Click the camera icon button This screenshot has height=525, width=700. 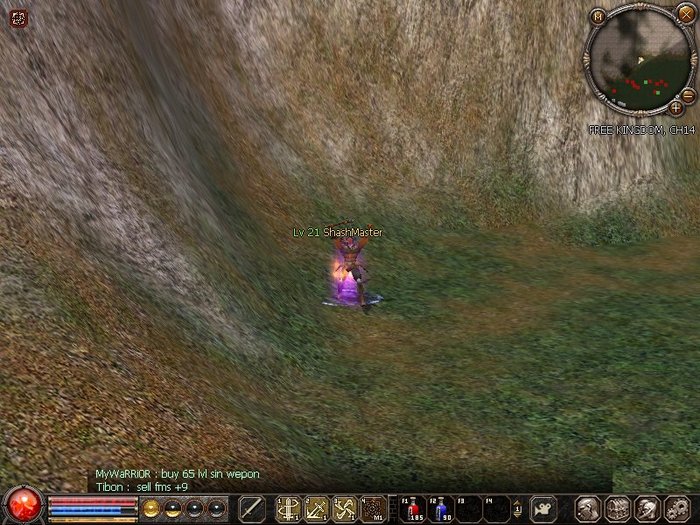(x=543, y=507)
